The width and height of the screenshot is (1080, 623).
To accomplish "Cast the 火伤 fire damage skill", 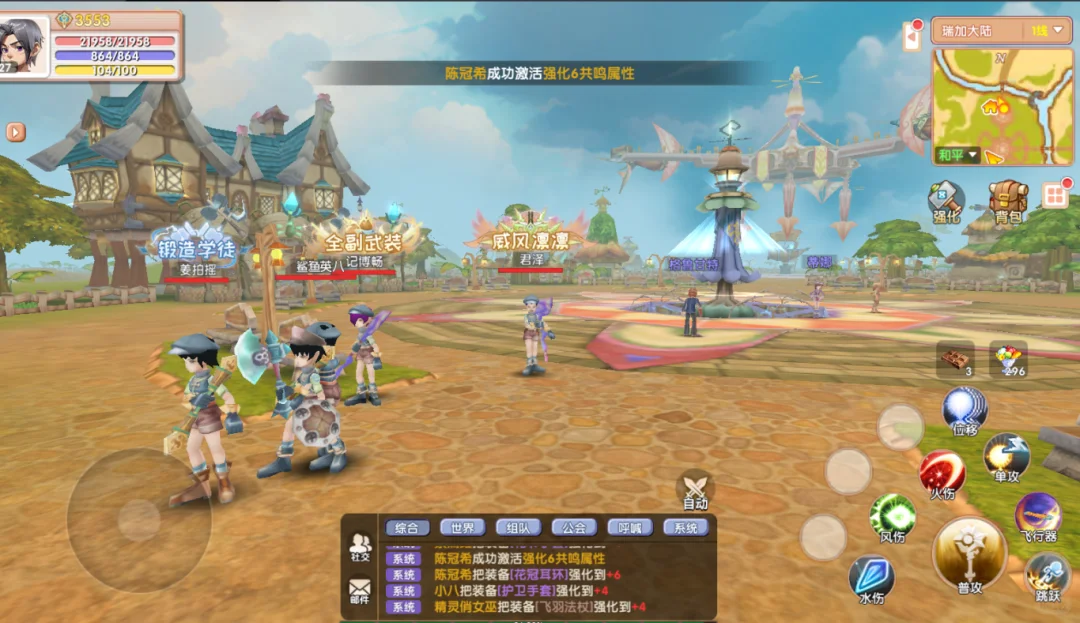I will tap(941, 474).
